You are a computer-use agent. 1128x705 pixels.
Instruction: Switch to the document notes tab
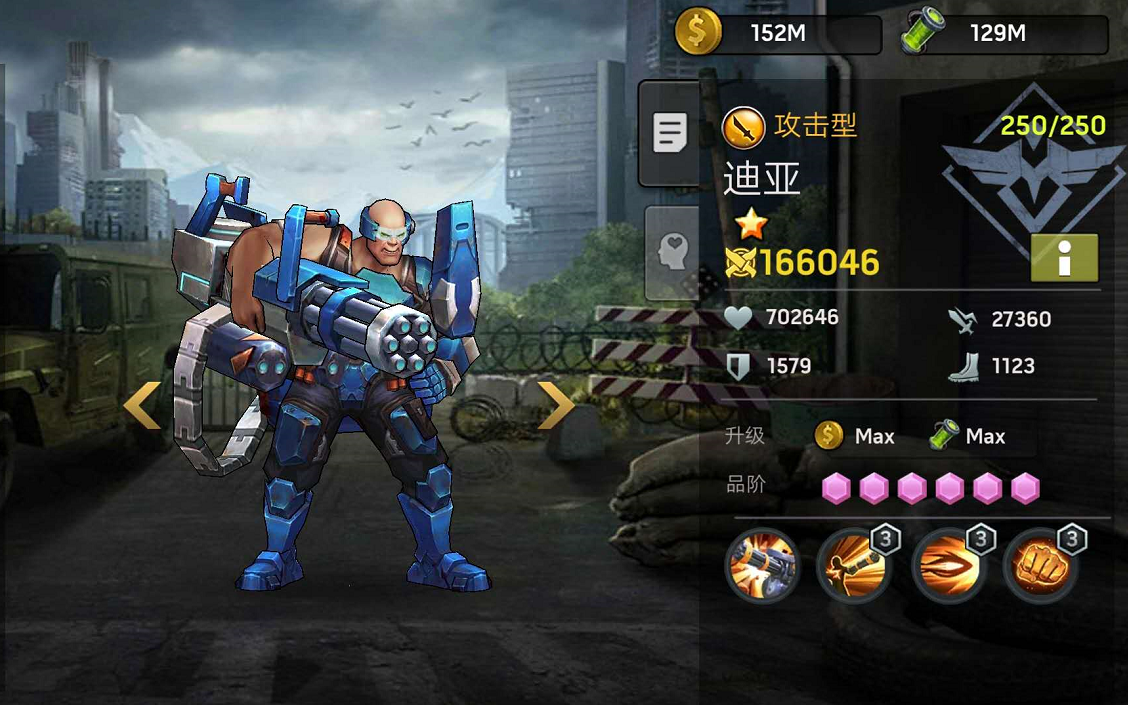click(x=669, y=133)
